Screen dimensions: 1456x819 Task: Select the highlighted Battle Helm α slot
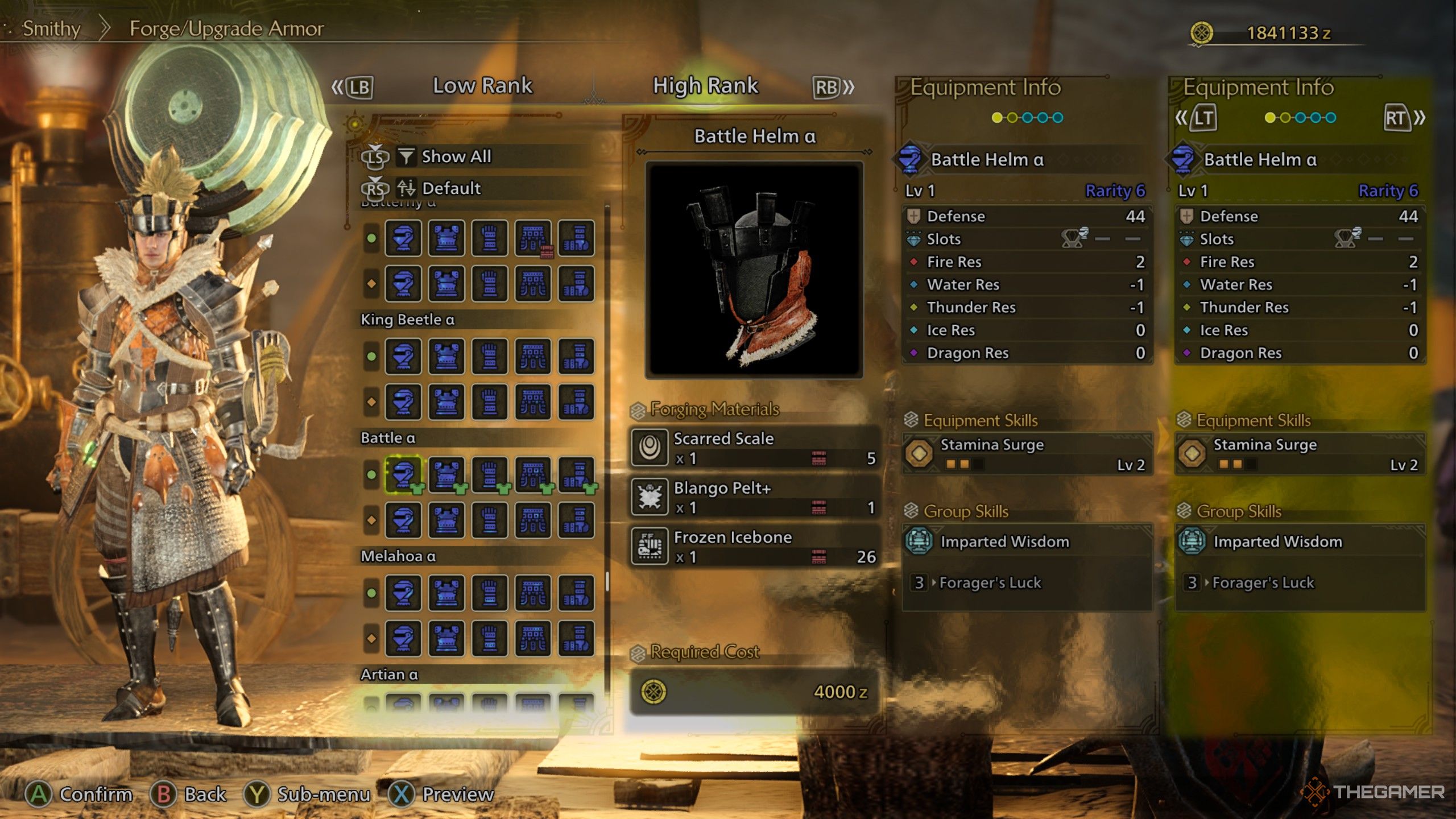click(x=403, y=474)
